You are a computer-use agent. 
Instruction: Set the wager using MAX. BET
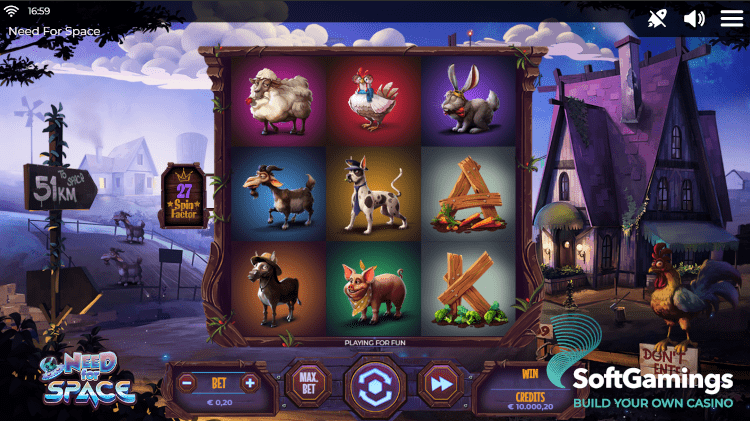[309, 383]
